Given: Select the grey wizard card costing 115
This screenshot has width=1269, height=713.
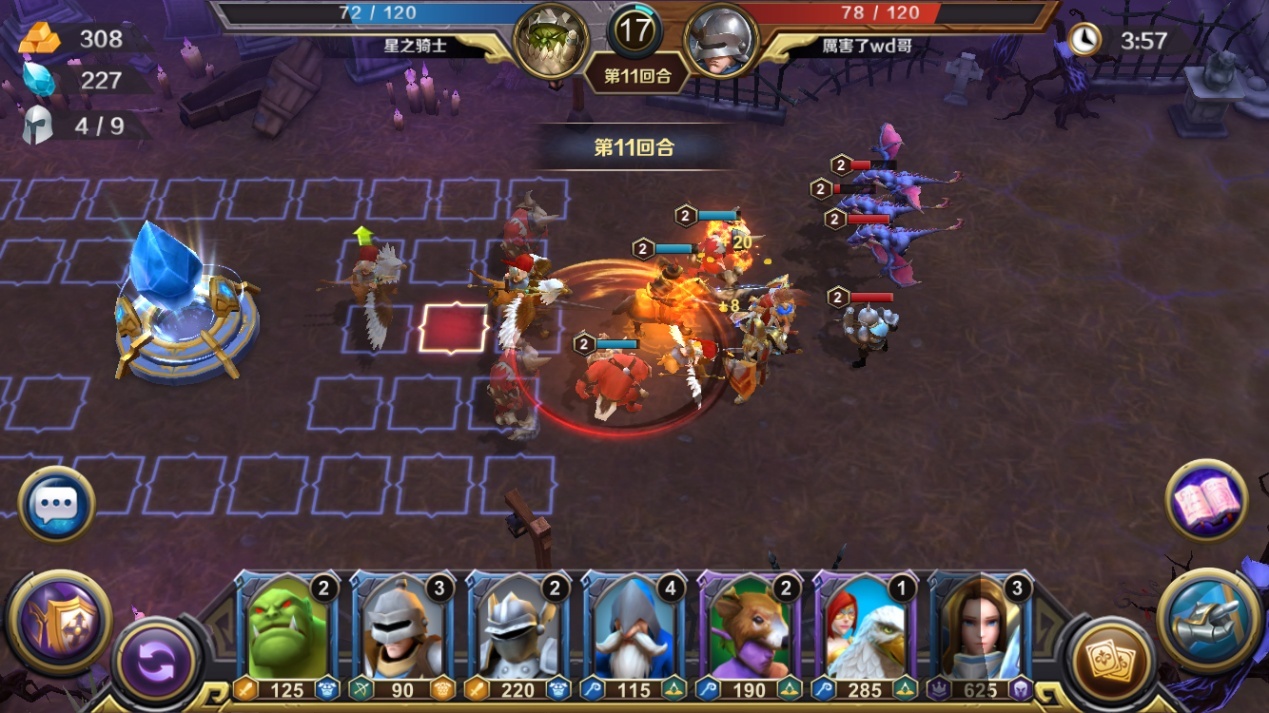Looking at the screenshot, I should [634, 635].
